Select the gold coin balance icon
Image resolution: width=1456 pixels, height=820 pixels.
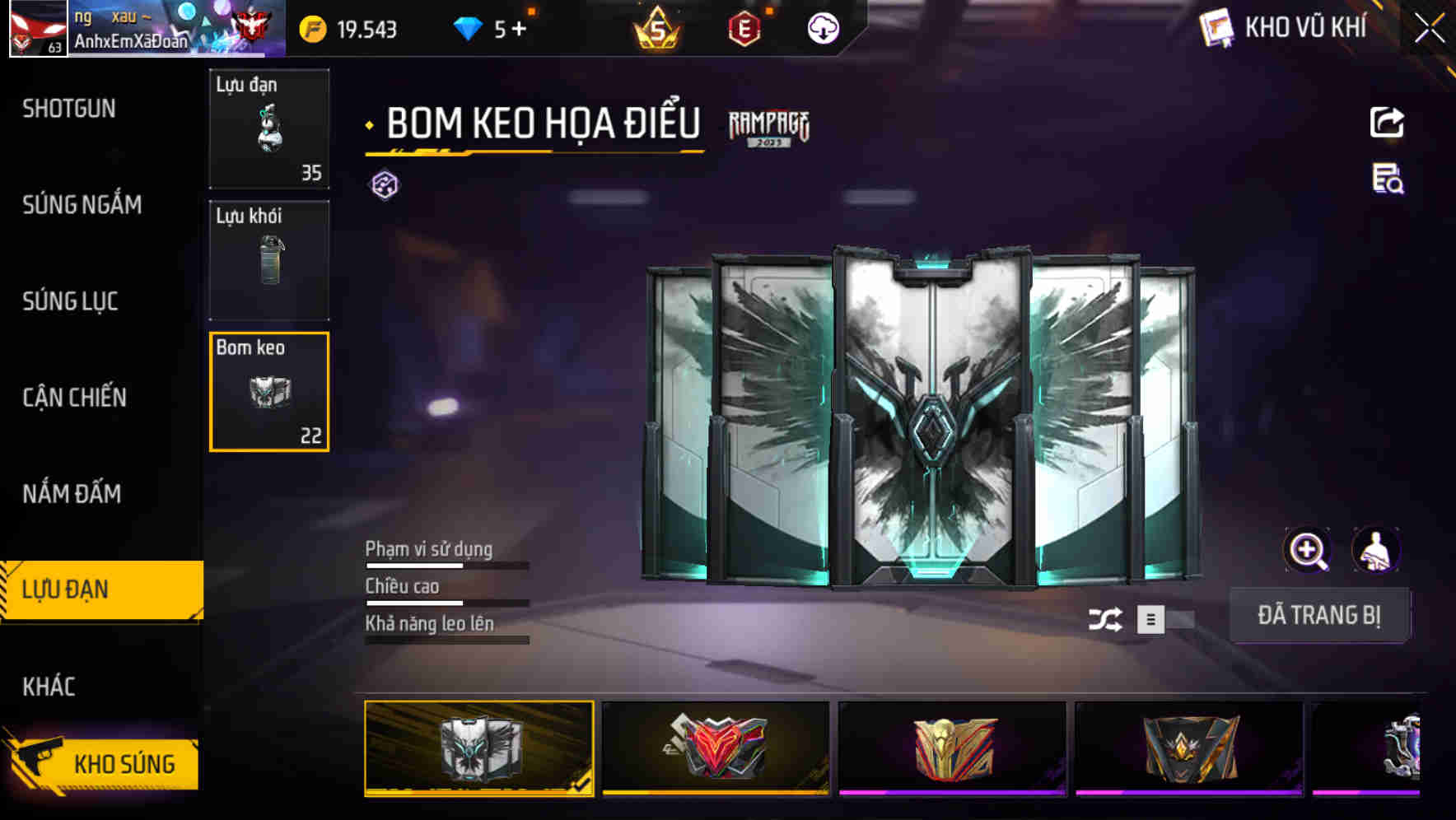(311, 27)
